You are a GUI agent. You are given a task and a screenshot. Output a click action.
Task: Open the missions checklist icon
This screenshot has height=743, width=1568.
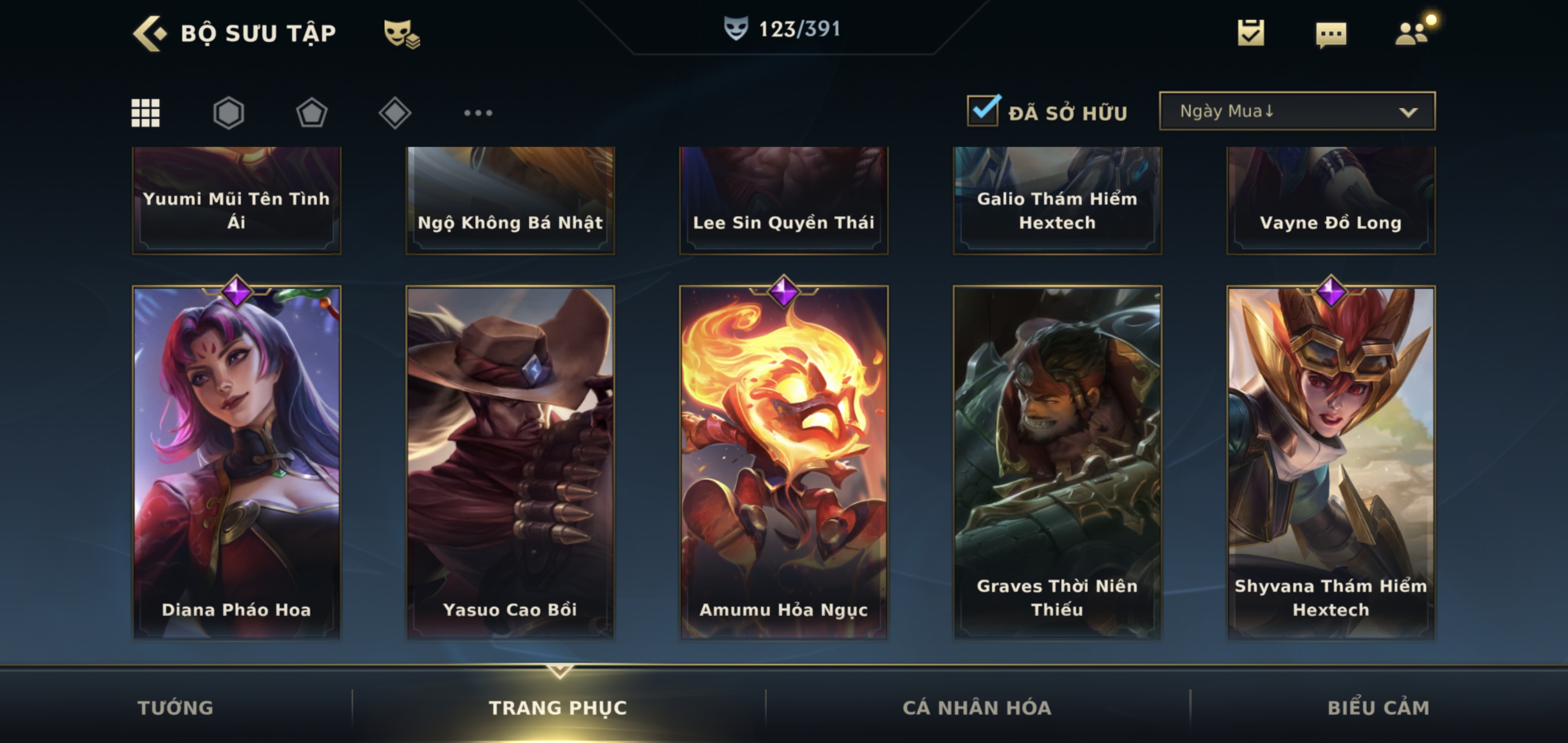[1250, 33]
